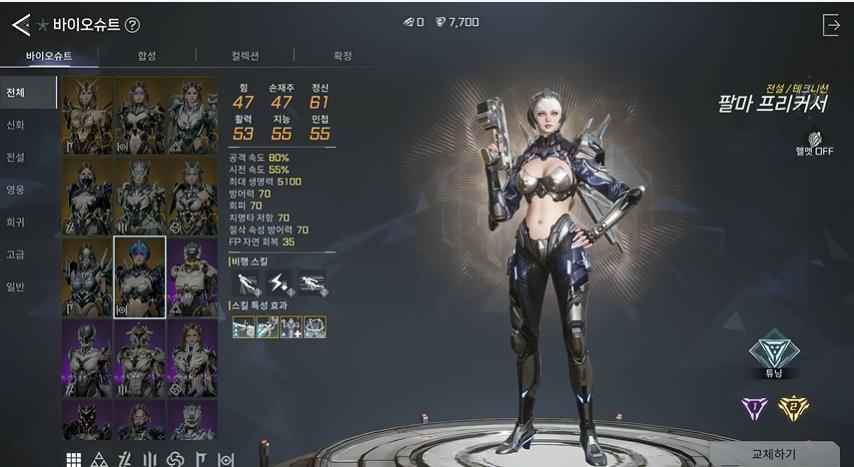854x467 pixels.
Task: Select the grid all-classes filter icon
Action: [74, 459]
